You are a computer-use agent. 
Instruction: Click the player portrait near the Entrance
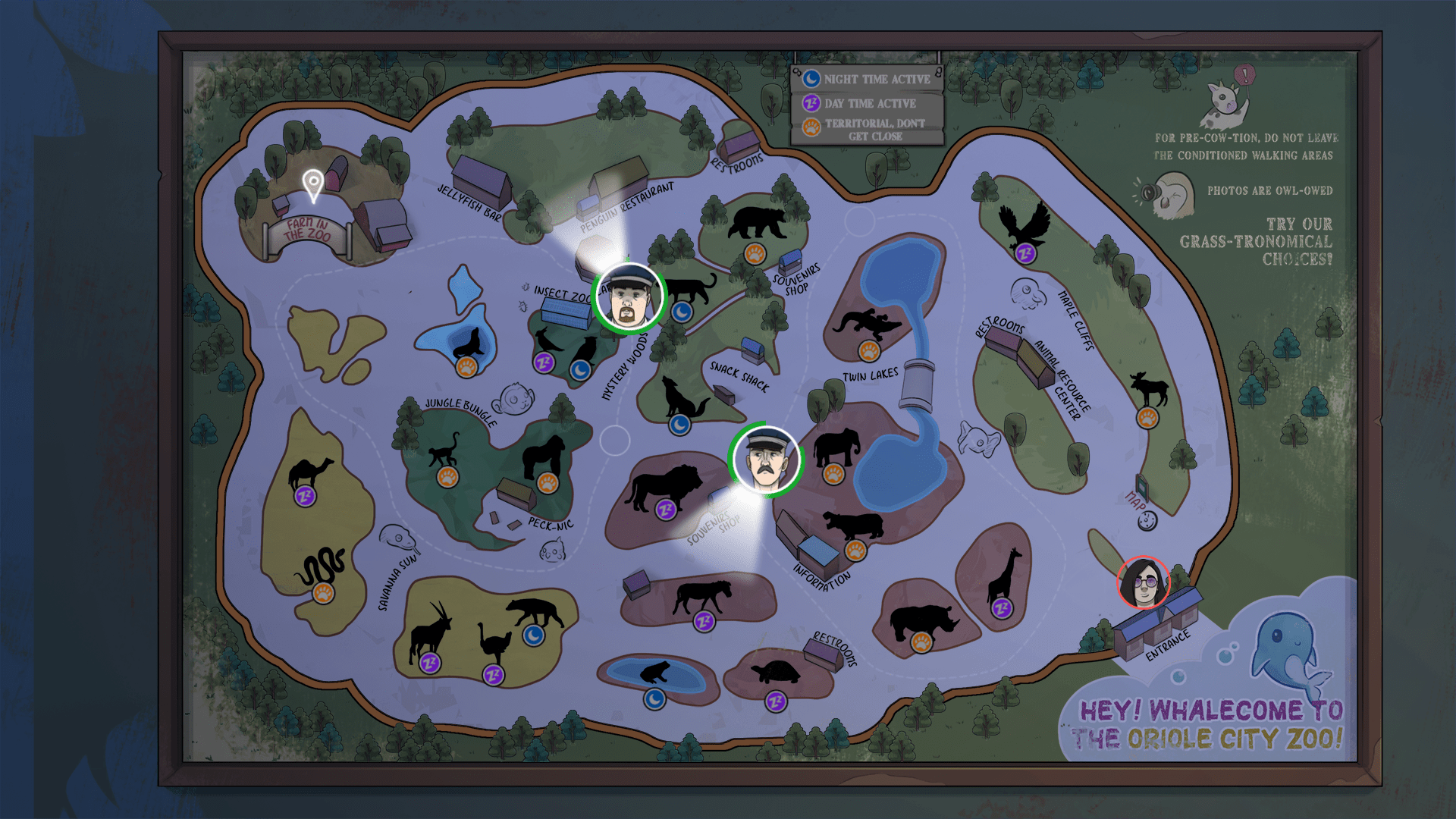[1144, 582]
